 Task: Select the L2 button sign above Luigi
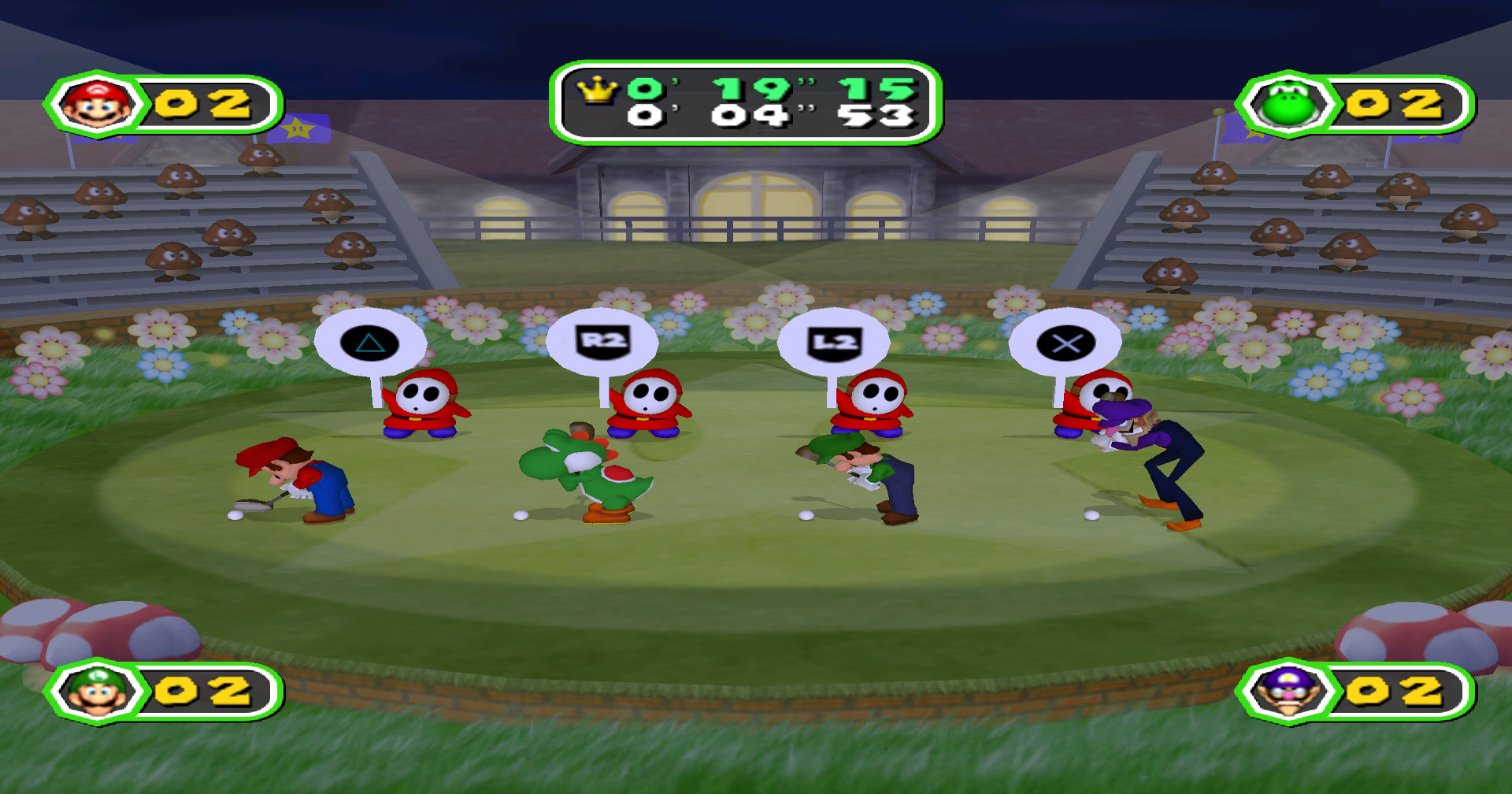coord(836,343)
